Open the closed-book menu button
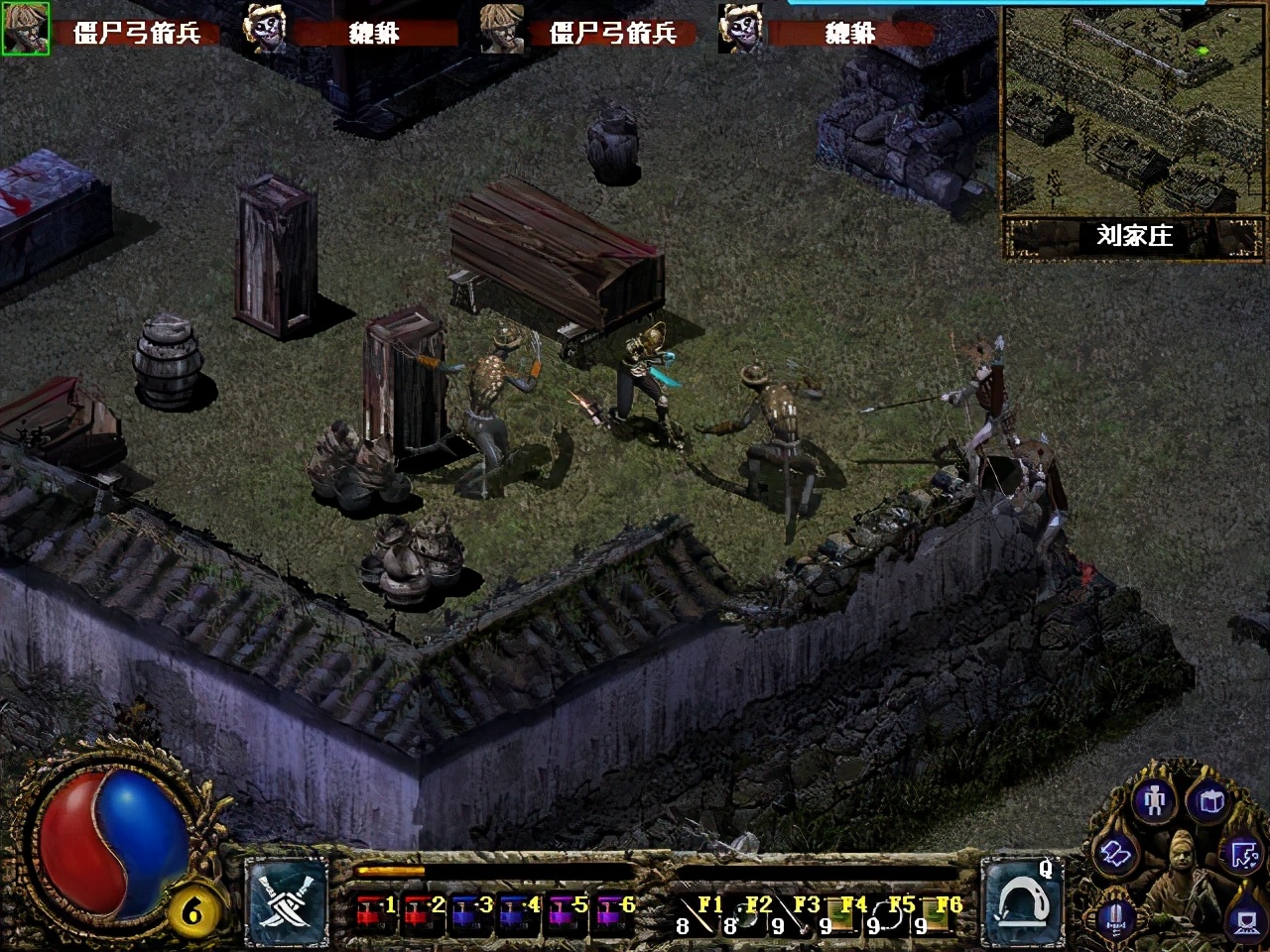The height and width of the screenshot is (952, 1270). coord(1210,801)
